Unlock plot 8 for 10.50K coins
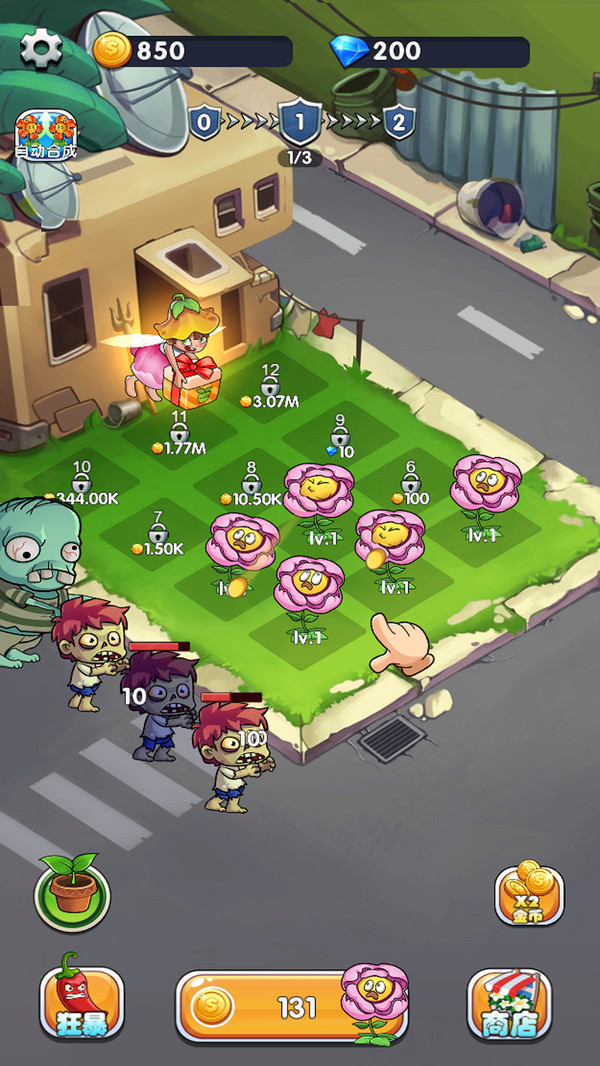 click(250, 485)
